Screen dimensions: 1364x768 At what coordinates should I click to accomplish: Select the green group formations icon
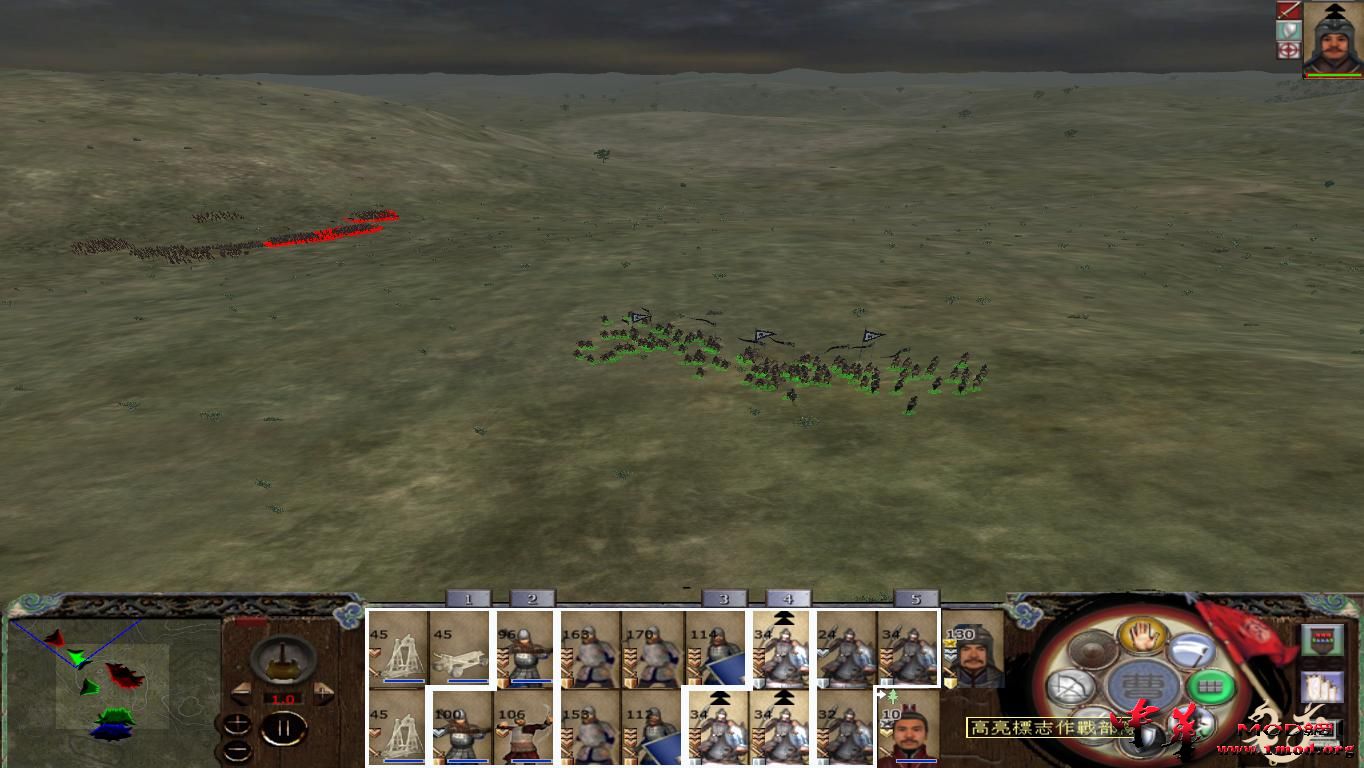(x=1207, y=685)
